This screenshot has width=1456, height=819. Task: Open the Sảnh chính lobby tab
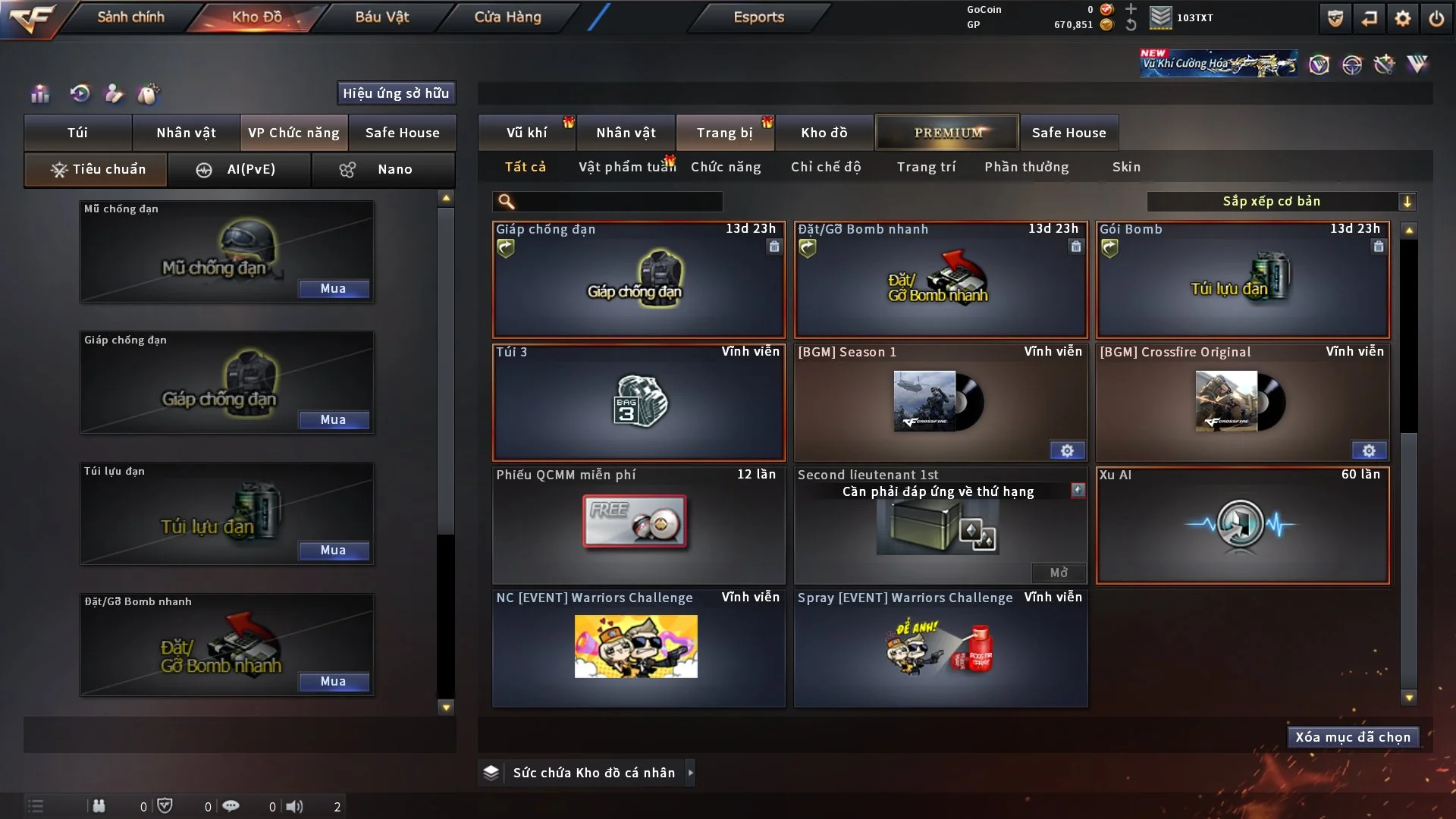click(x=130, y=17)
